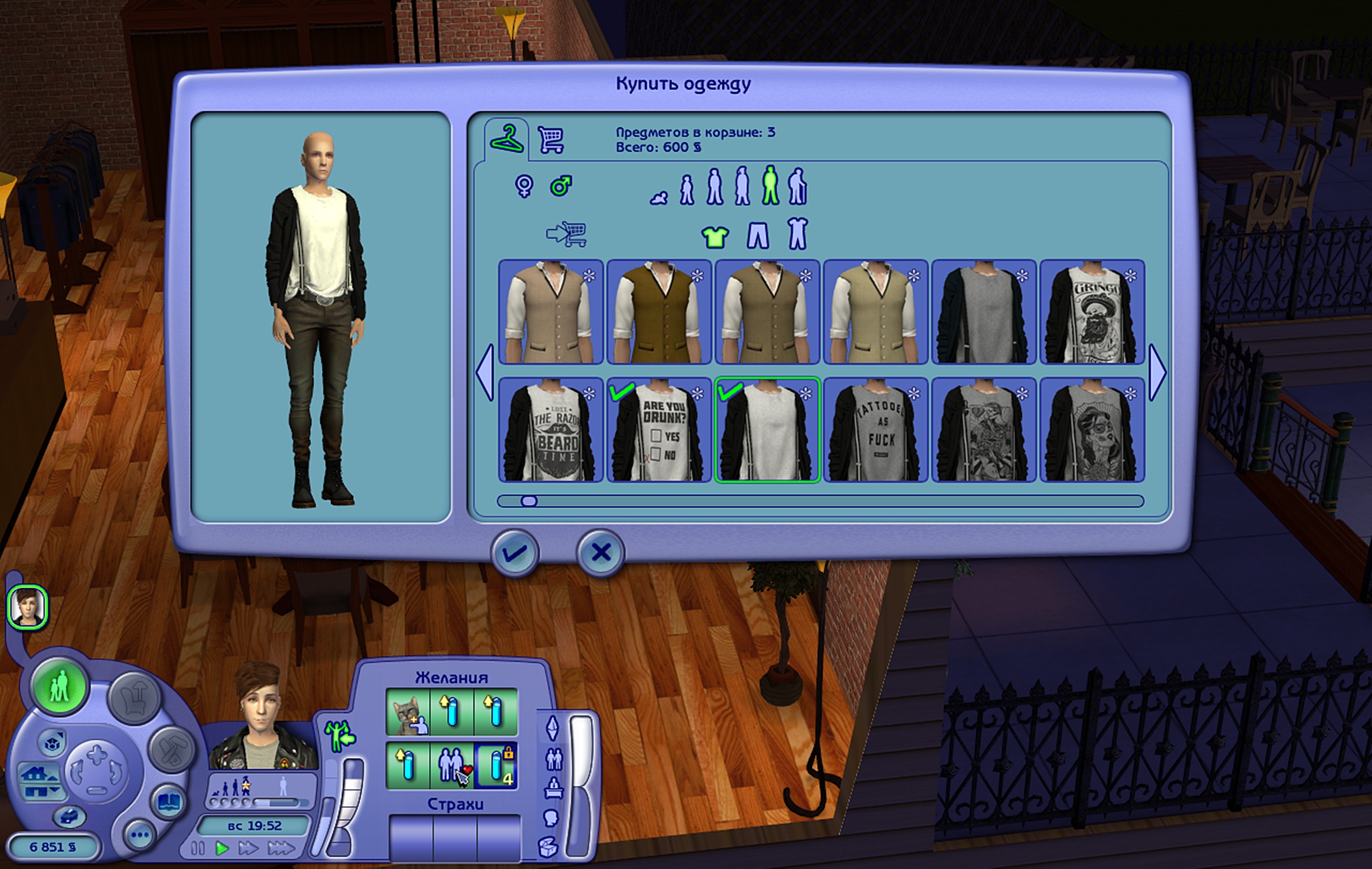Click the clothing catalog scrollbar handle

(x=529, y=501)
